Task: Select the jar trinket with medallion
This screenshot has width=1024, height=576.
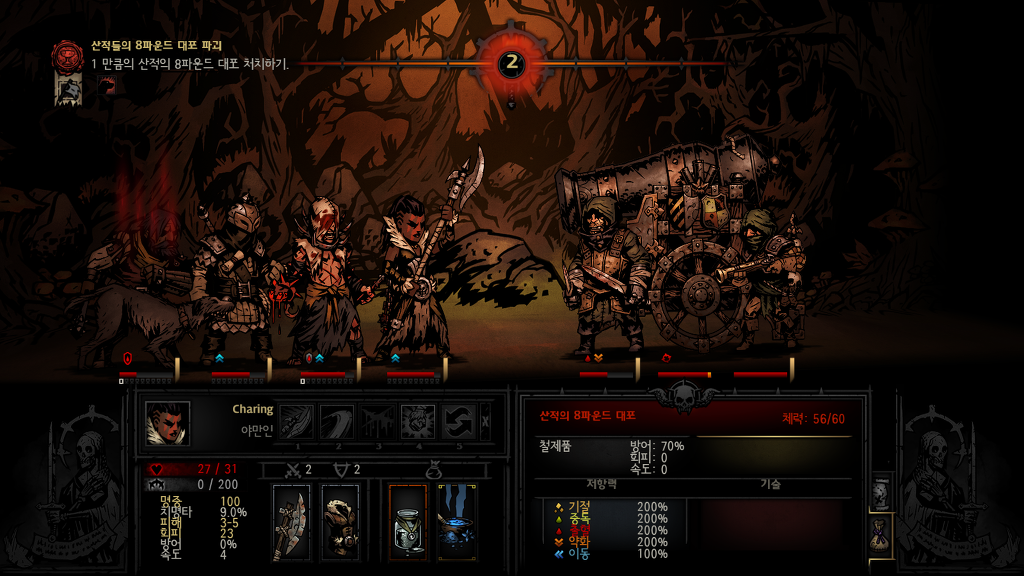Action: (408, 522)
